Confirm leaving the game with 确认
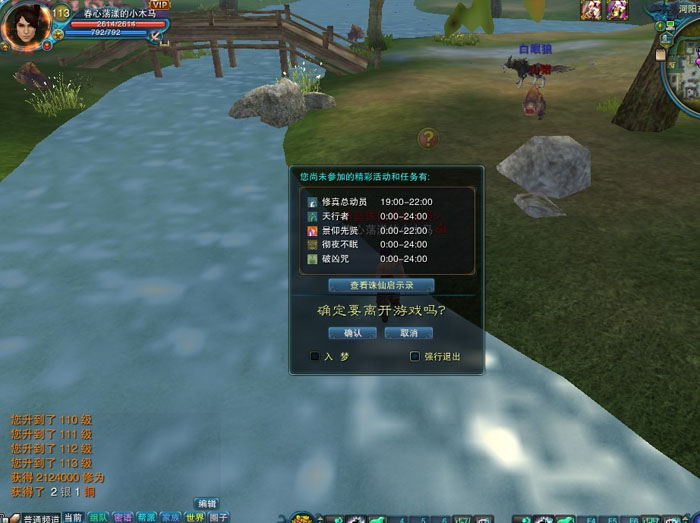 (352, 333)
